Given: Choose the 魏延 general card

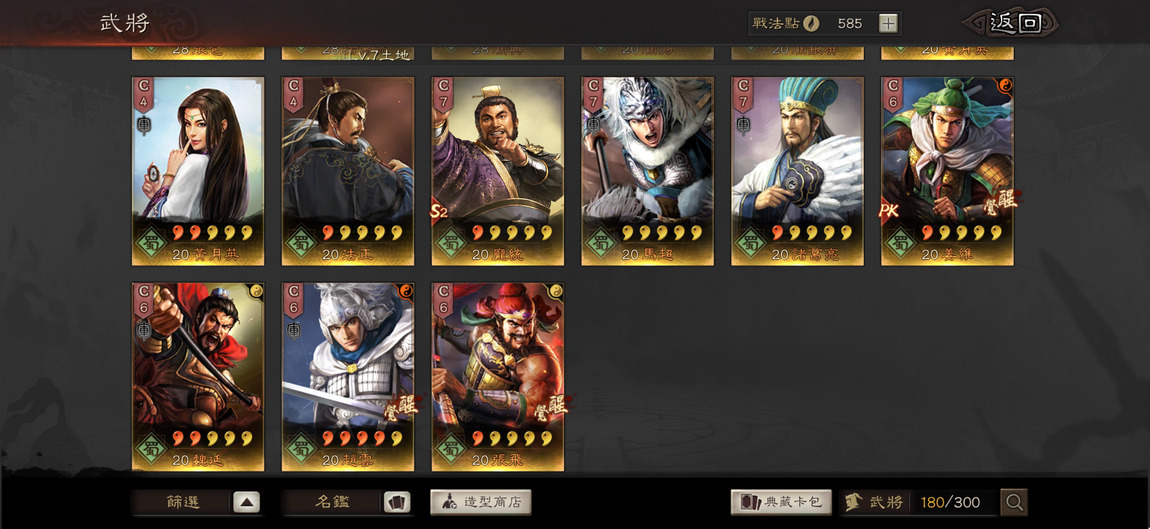Looking at the screenshot, I should (198, 376).
